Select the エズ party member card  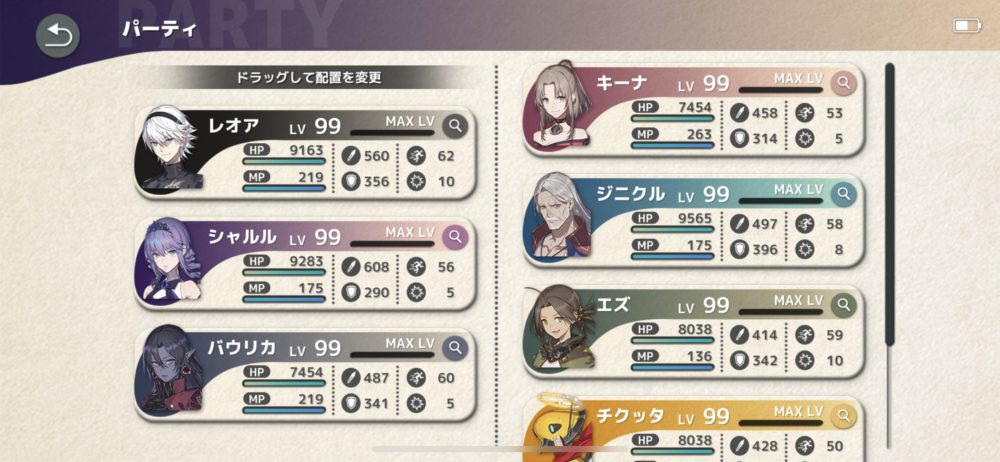pos(695,330)
